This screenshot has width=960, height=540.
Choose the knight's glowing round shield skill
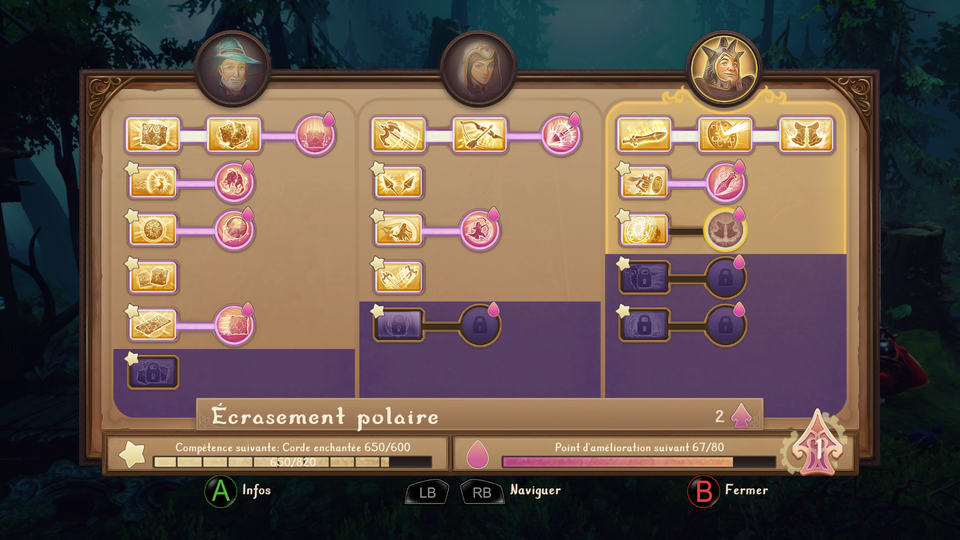644,230
